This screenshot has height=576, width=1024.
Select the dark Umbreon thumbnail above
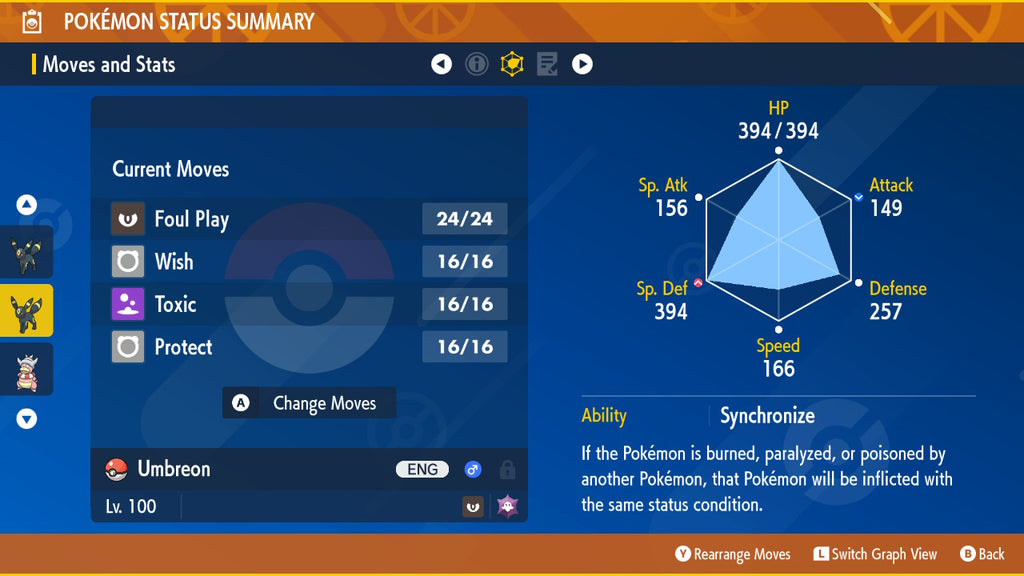coord(26,252)
